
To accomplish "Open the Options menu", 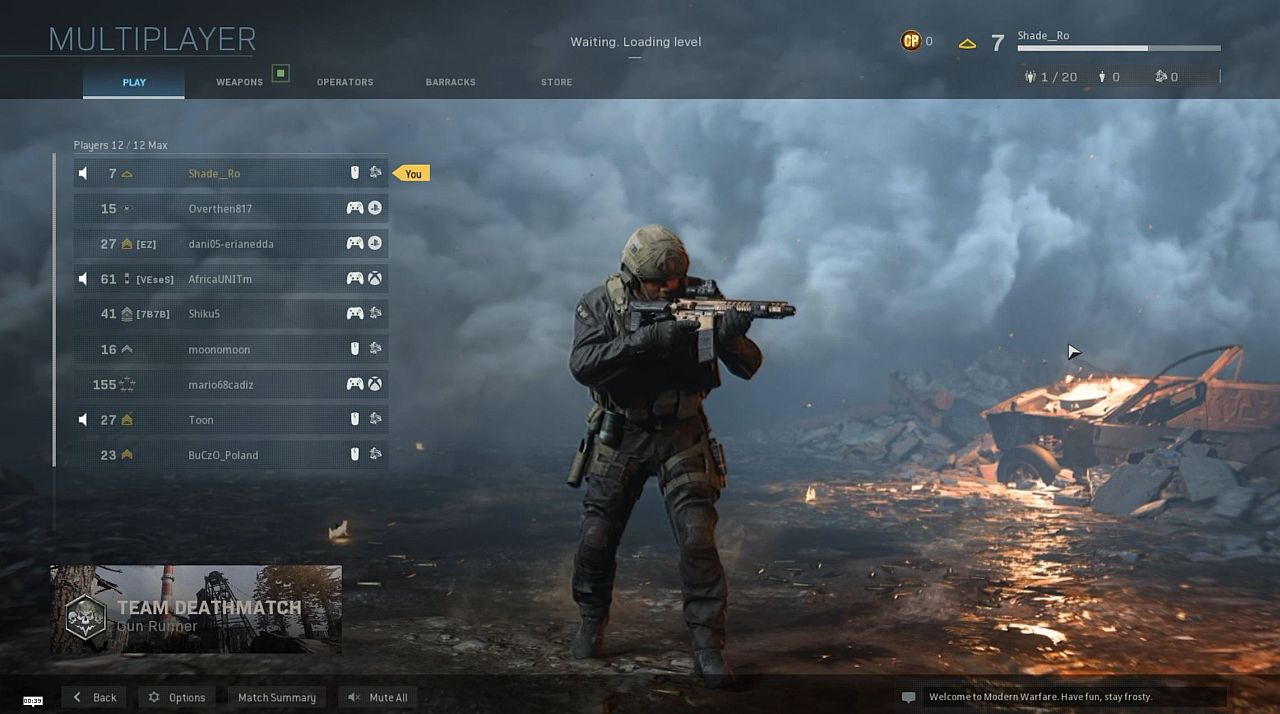I will point(177,697).
